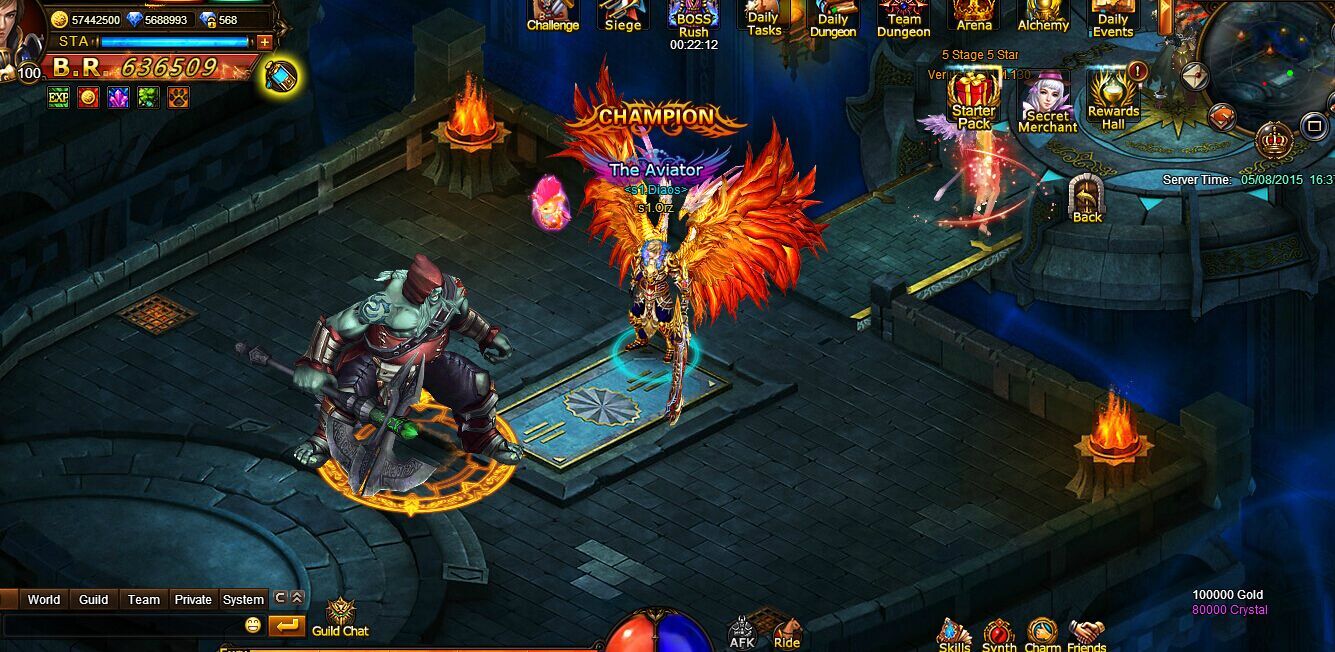Add stamina with the plus button
This screenshot has width=1335, height=652.
tap(264, 42)
